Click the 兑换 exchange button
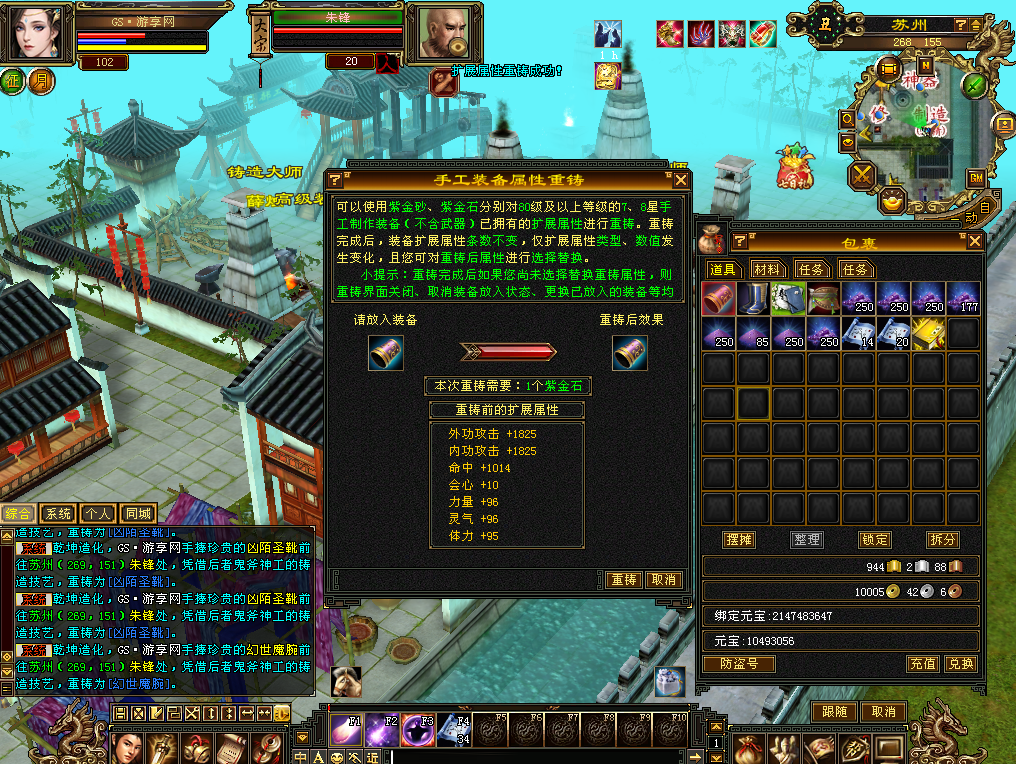The image size is (1016, 764). tap(960, 664)
